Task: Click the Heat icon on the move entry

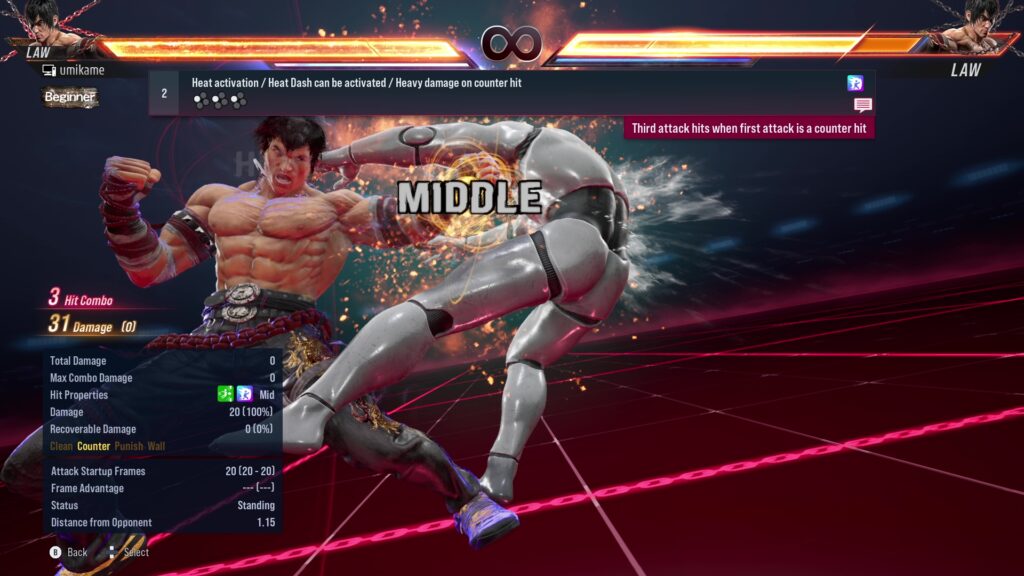Action: pyautogui.click(x=855, y=83)
